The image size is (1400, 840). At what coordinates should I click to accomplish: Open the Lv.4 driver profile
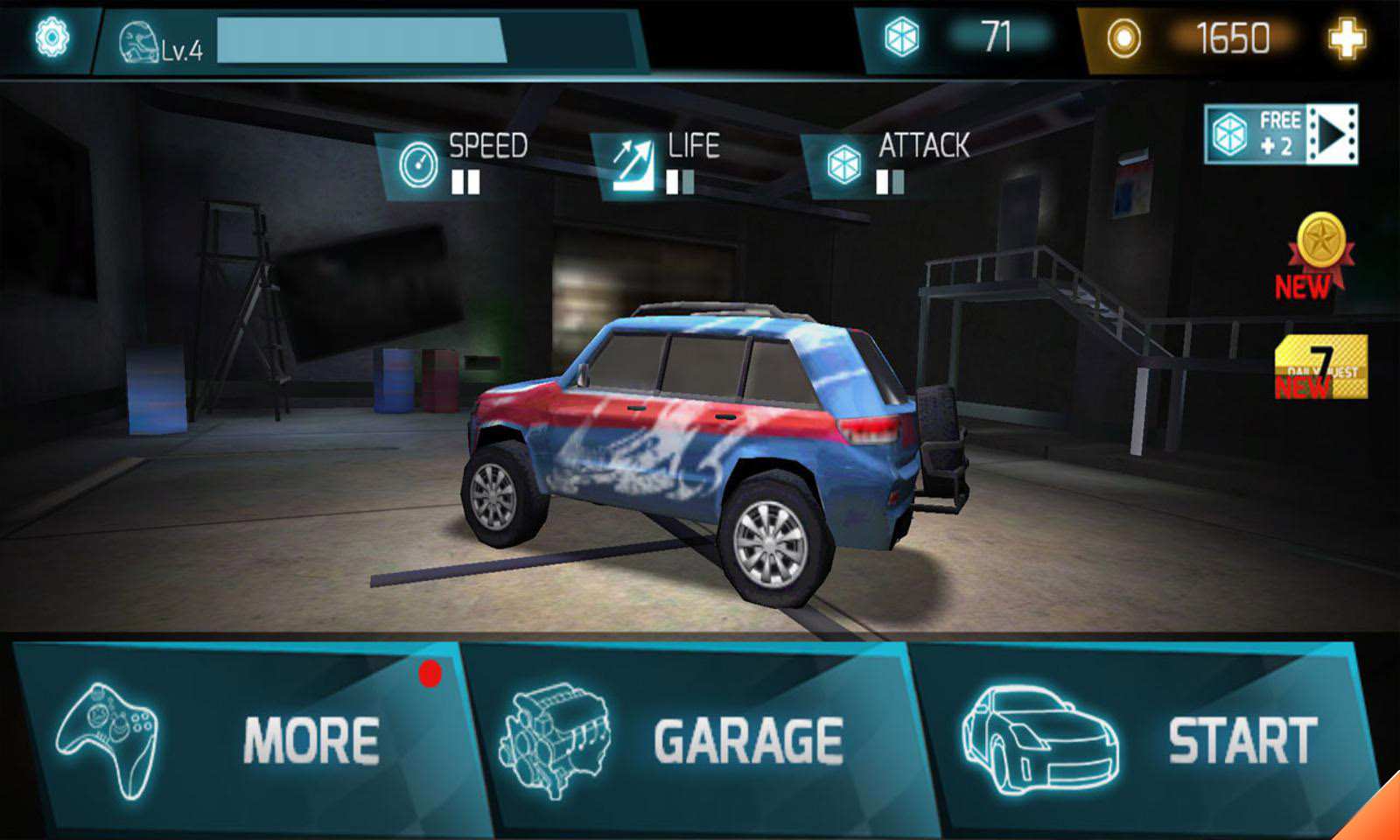click(x=162, y=44)
